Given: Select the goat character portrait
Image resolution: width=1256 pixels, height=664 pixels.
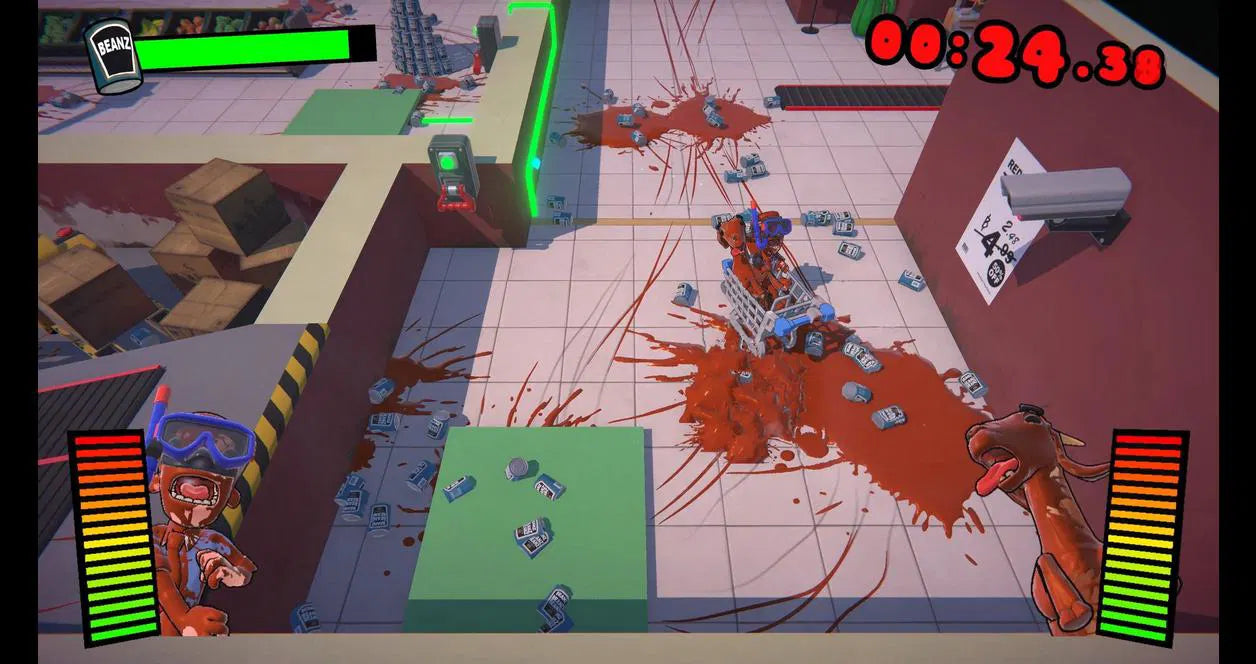Looking at the screenshot, I should [x=1040, y=510].
